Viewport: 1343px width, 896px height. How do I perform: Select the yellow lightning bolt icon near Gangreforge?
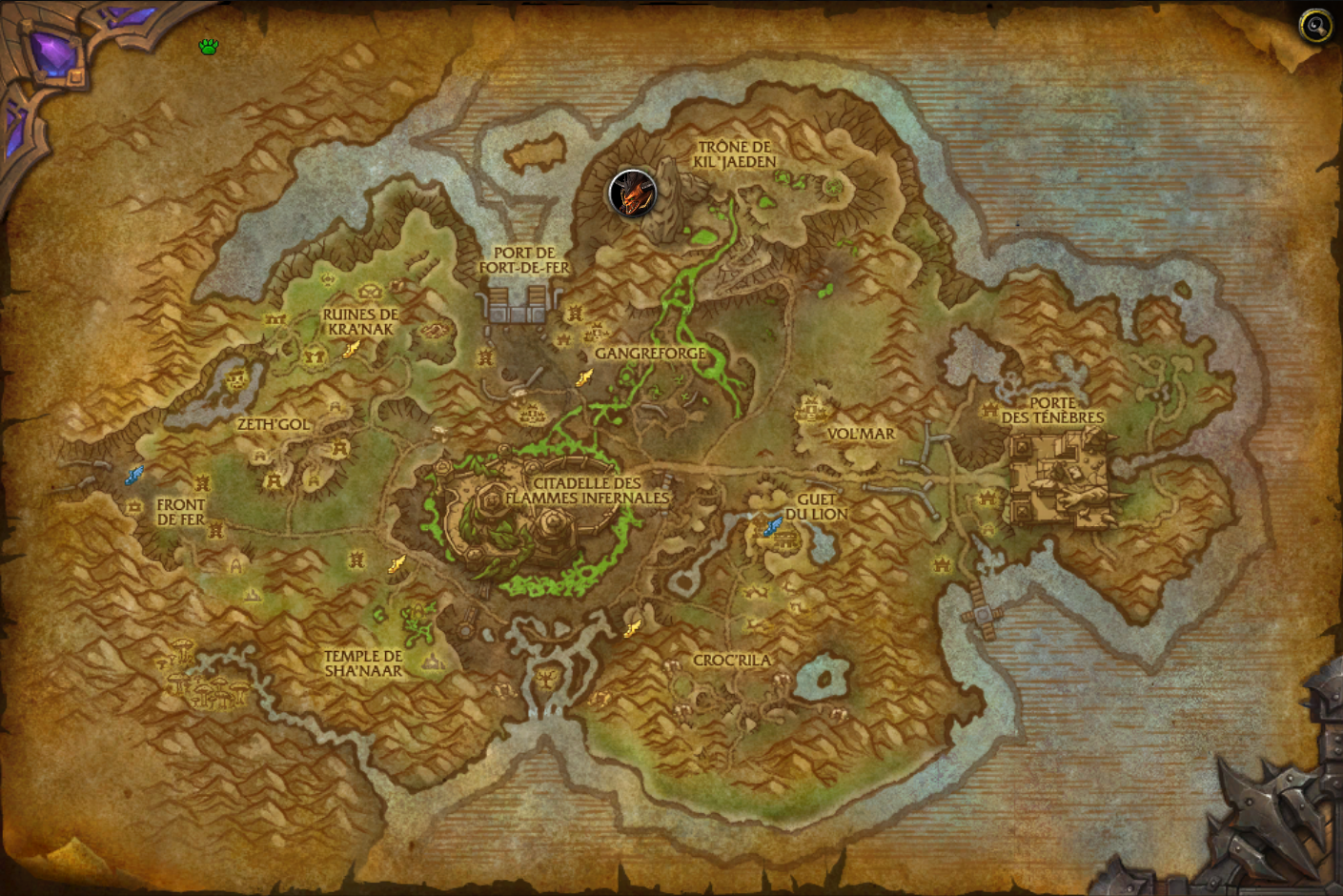[582, 377]
